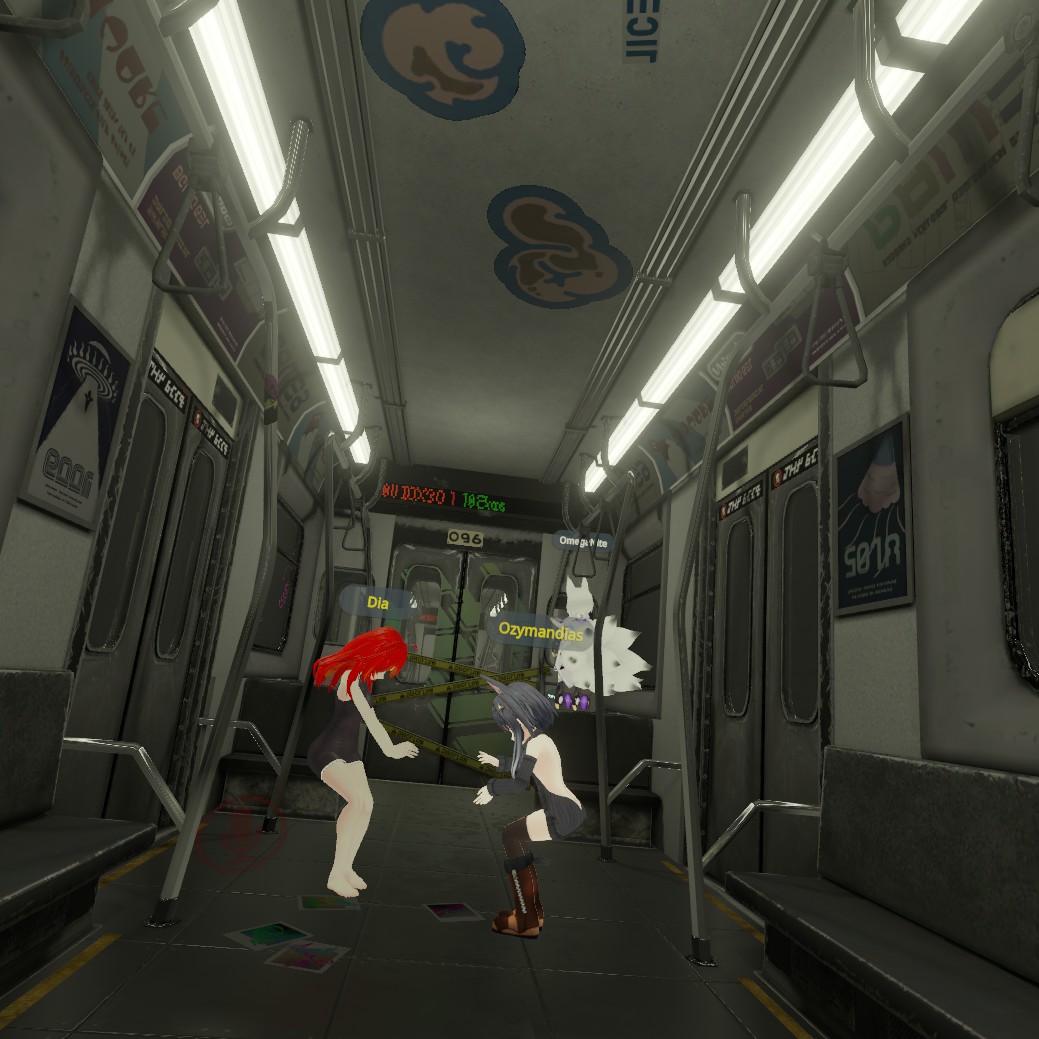
Task: Choose the white Omega nameplate
Action: pyautogui.click(x=585, y=542)
